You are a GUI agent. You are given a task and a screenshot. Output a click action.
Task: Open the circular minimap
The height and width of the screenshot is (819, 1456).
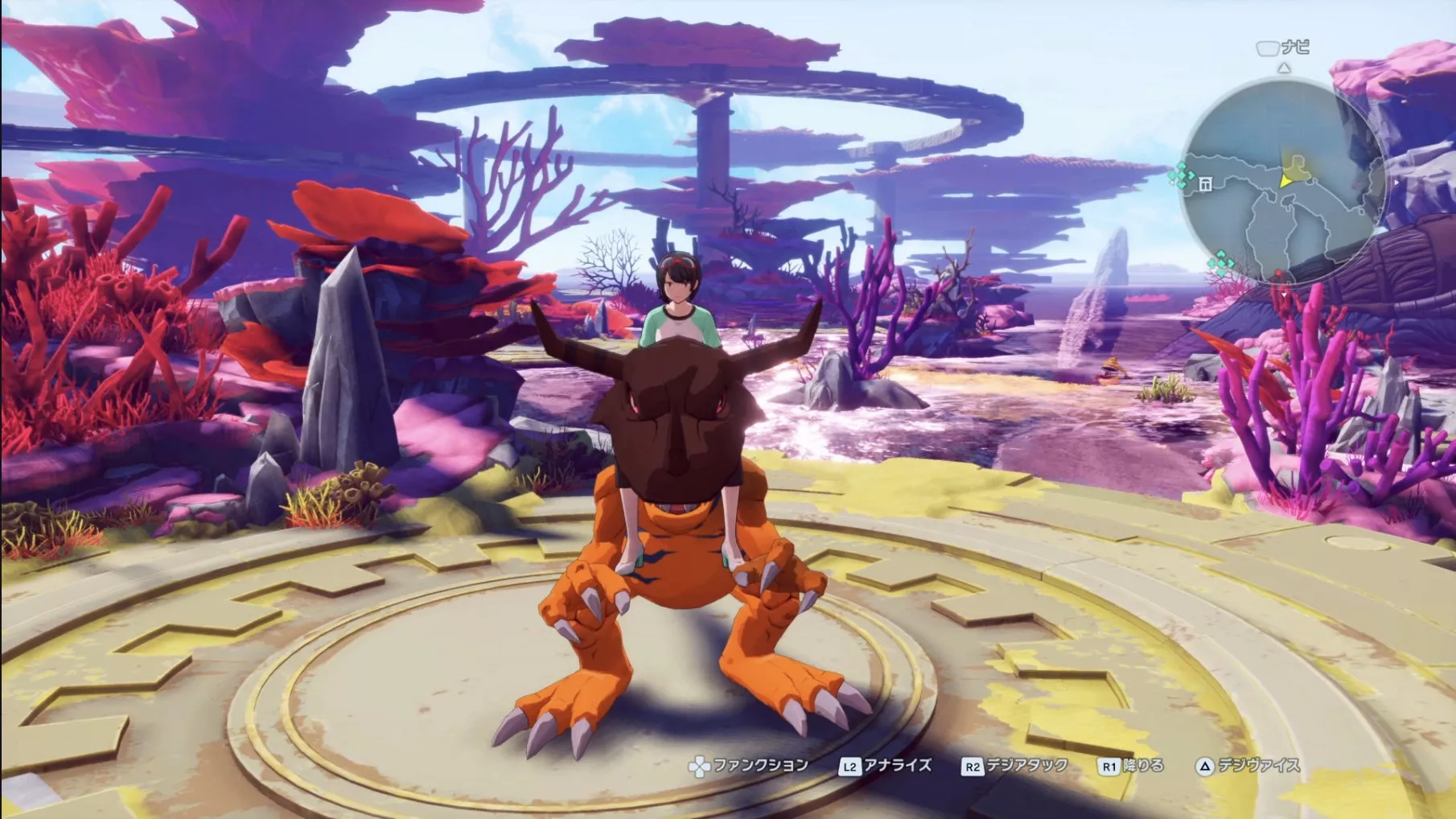coord(1282,181)
